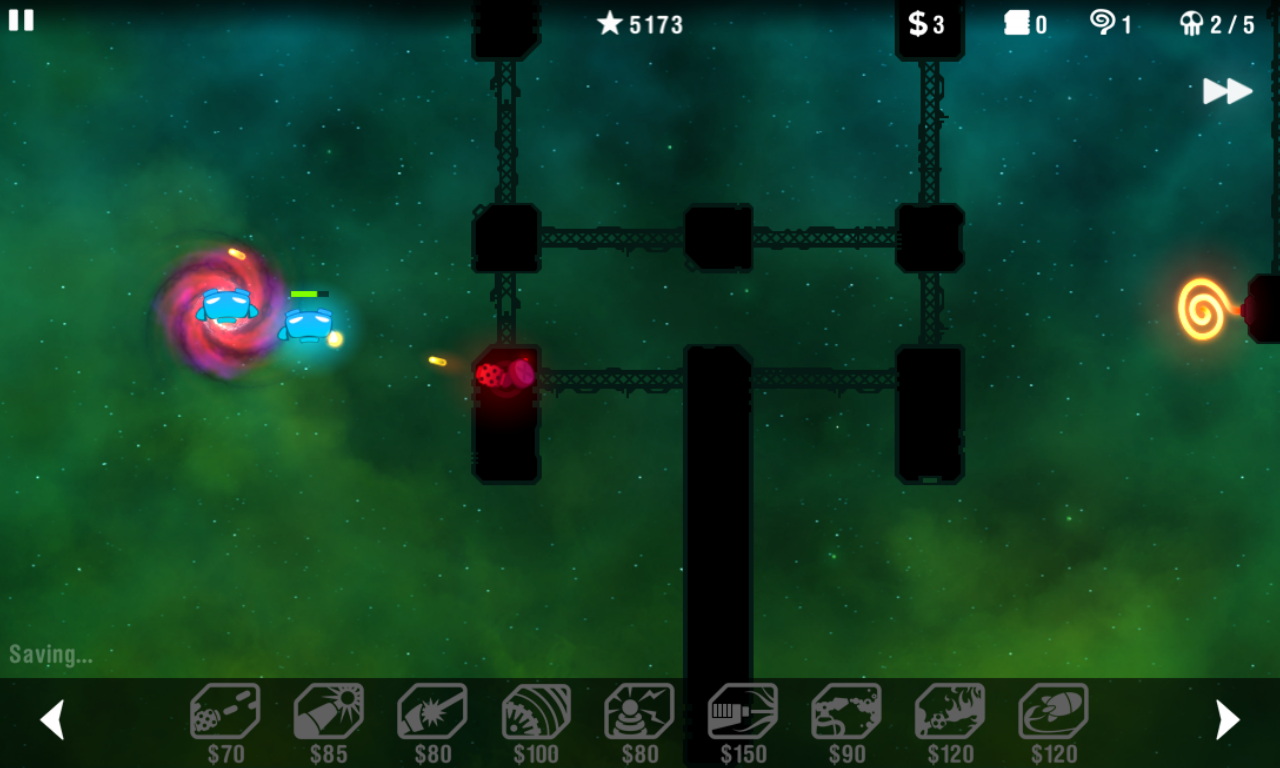Viewport: 1280px width, 768px height.
Task: Show more towers with right arrow
Action: click(x=1227, y=719)
